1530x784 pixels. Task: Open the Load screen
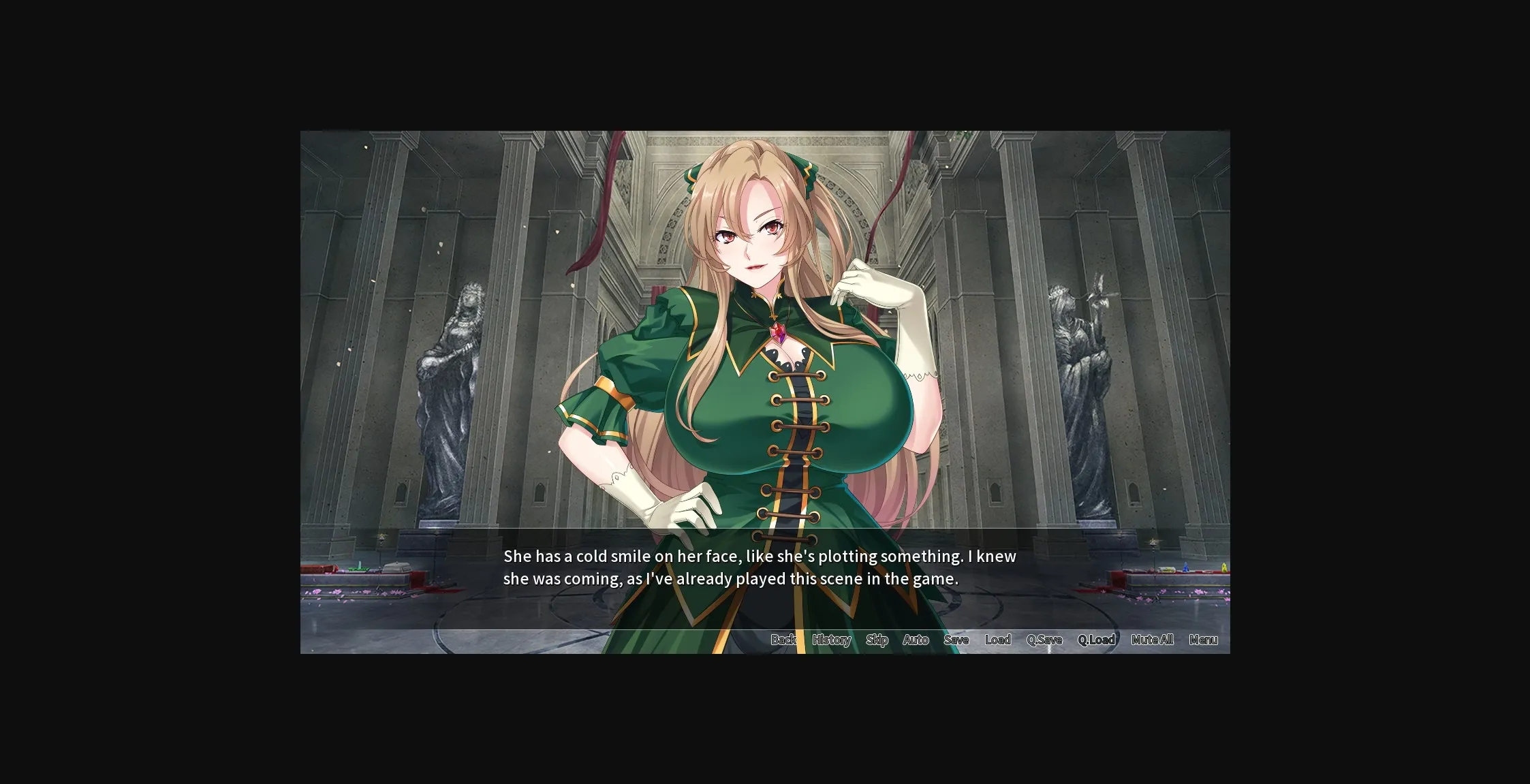click(998, 640)
